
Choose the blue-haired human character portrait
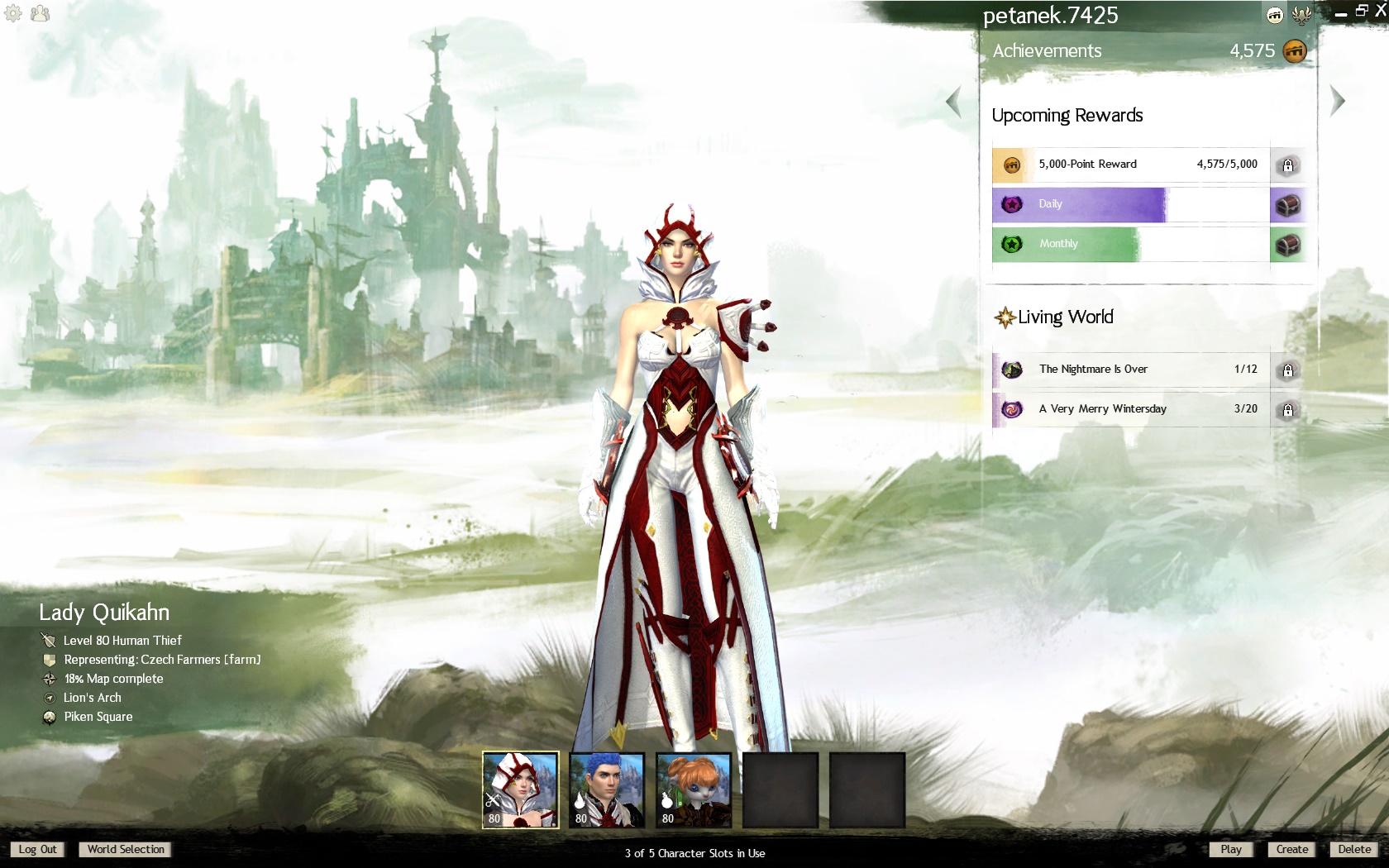[607, 789]
